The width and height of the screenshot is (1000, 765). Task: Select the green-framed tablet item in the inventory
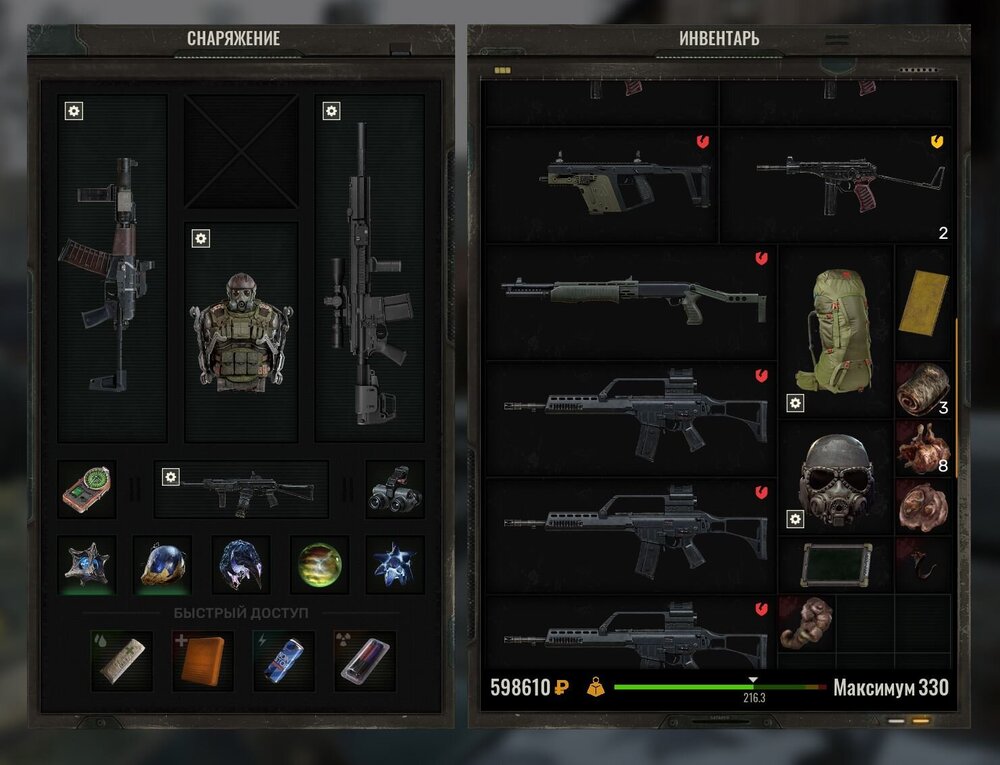pos(834,563)
